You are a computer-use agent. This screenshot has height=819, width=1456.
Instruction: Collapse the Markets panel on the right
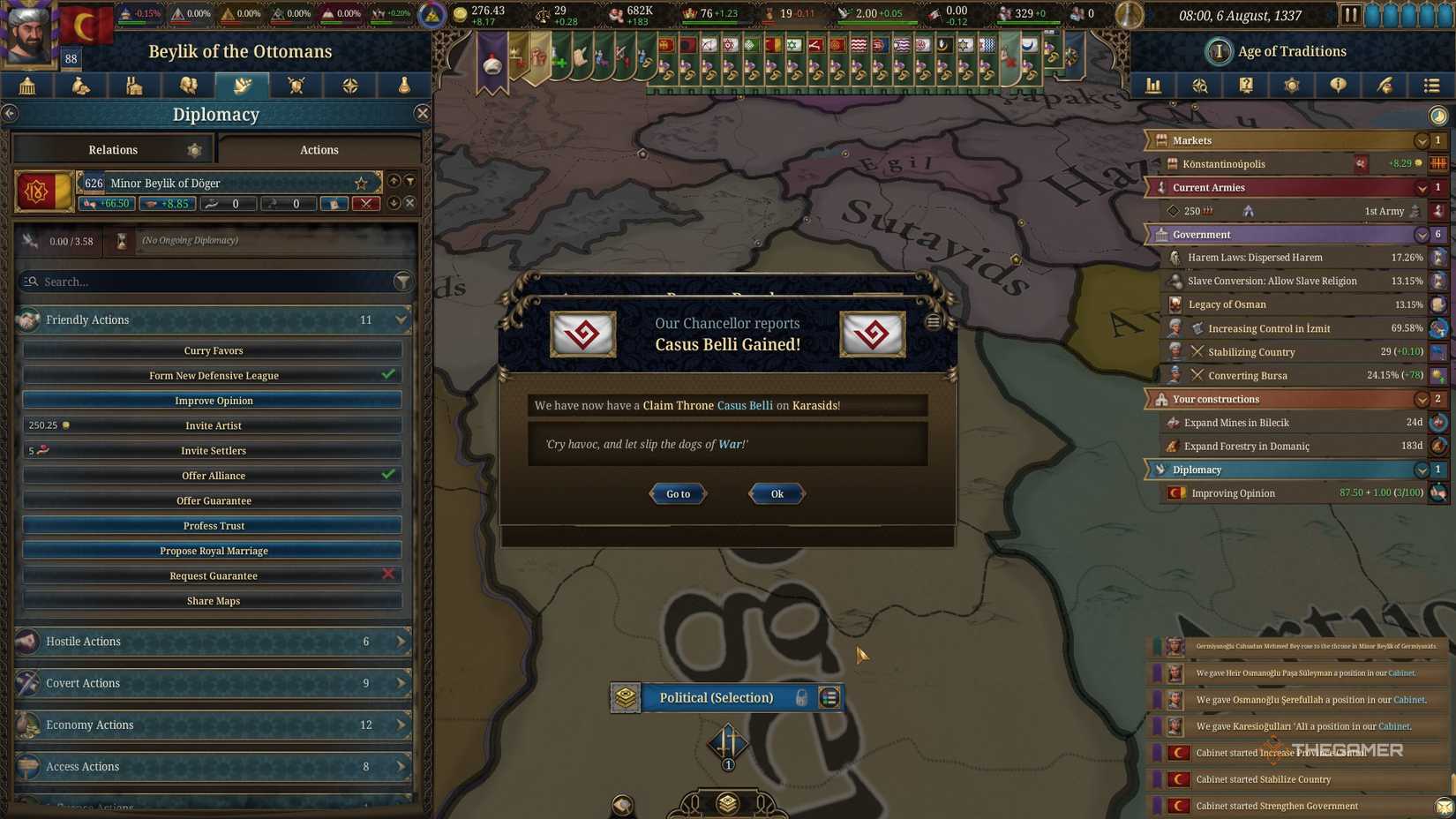pos(1422,139)
